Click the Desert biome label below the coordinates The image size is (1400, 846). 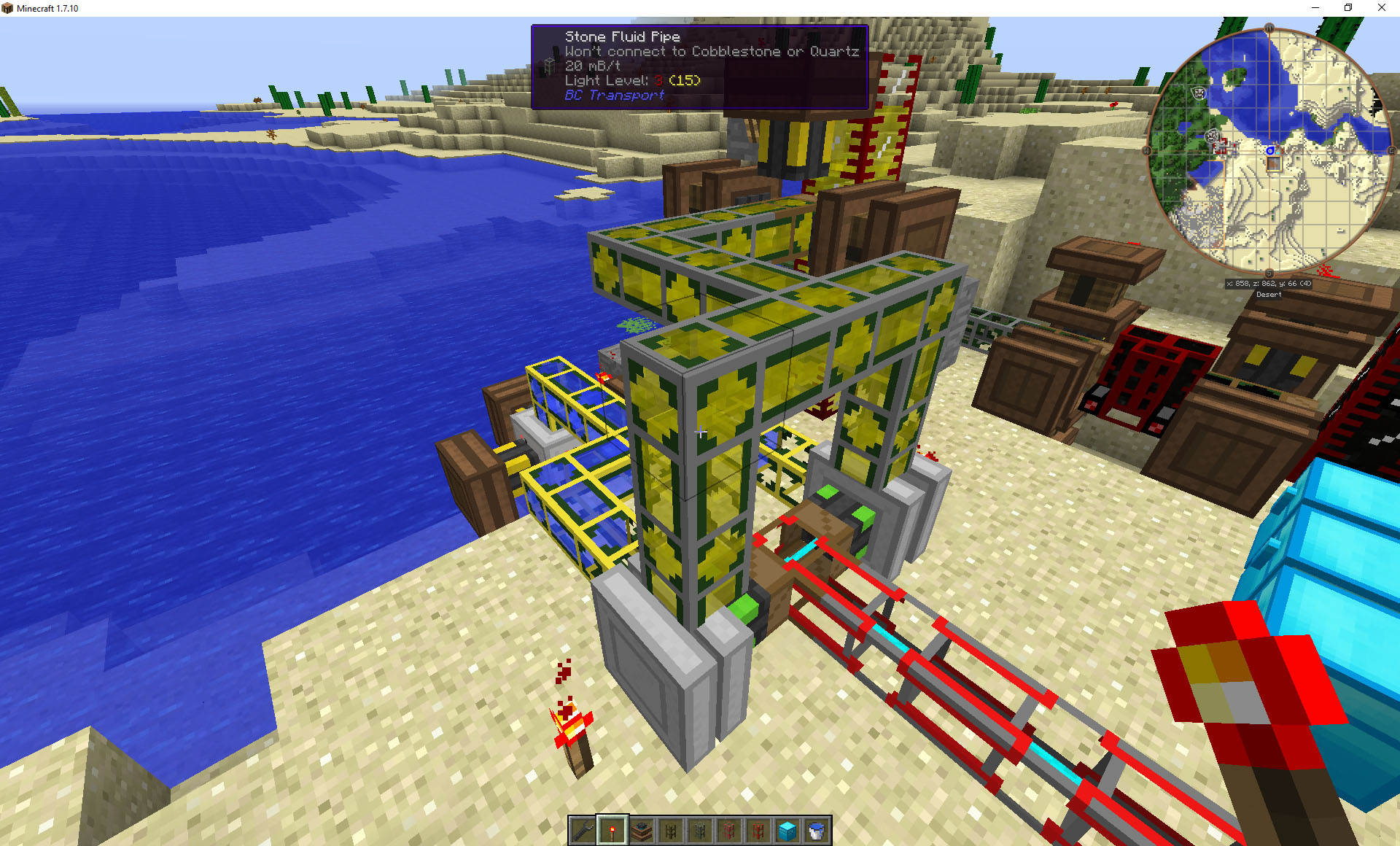1269,295
